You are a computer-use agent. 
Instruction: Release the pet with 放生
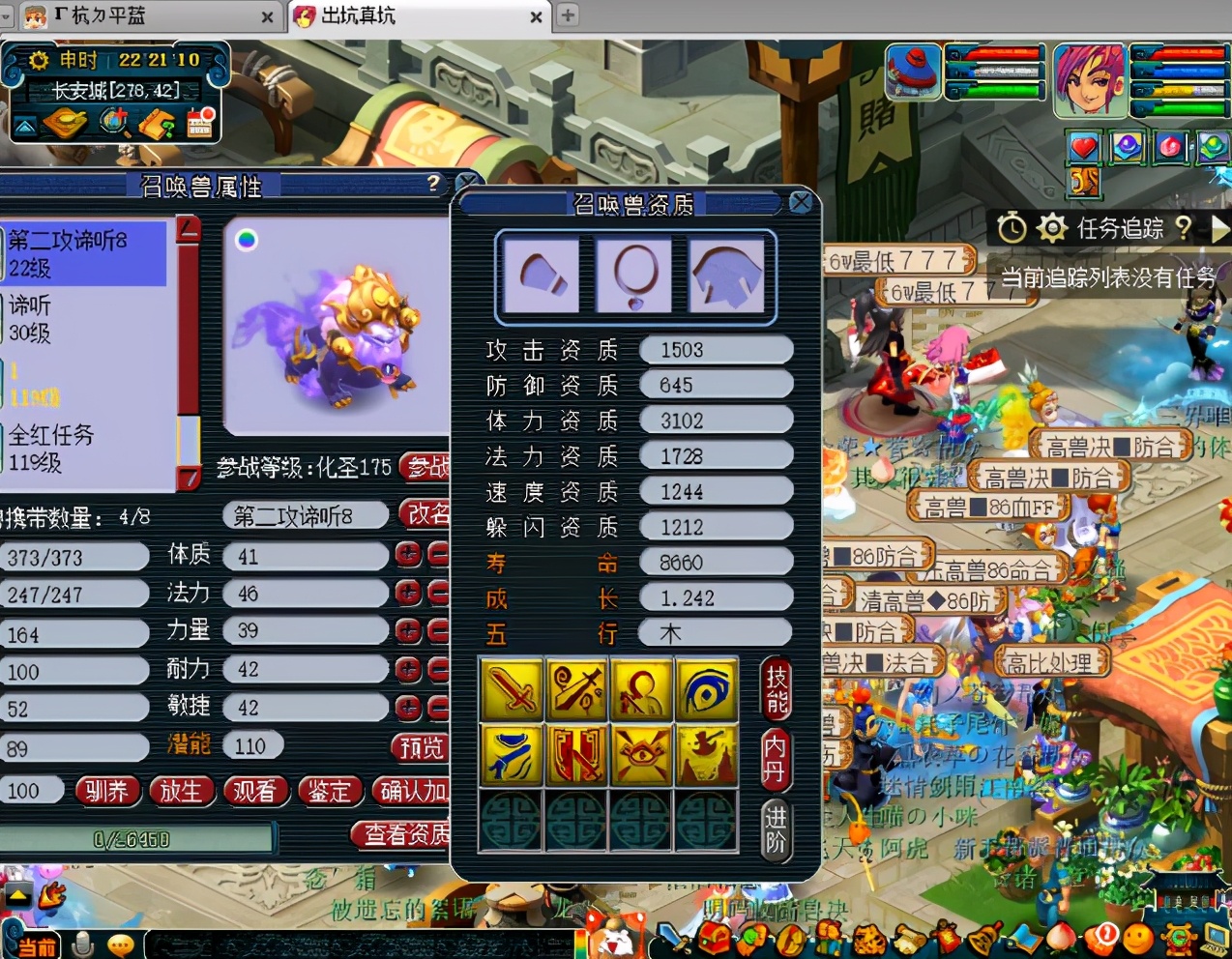[181, 791]
